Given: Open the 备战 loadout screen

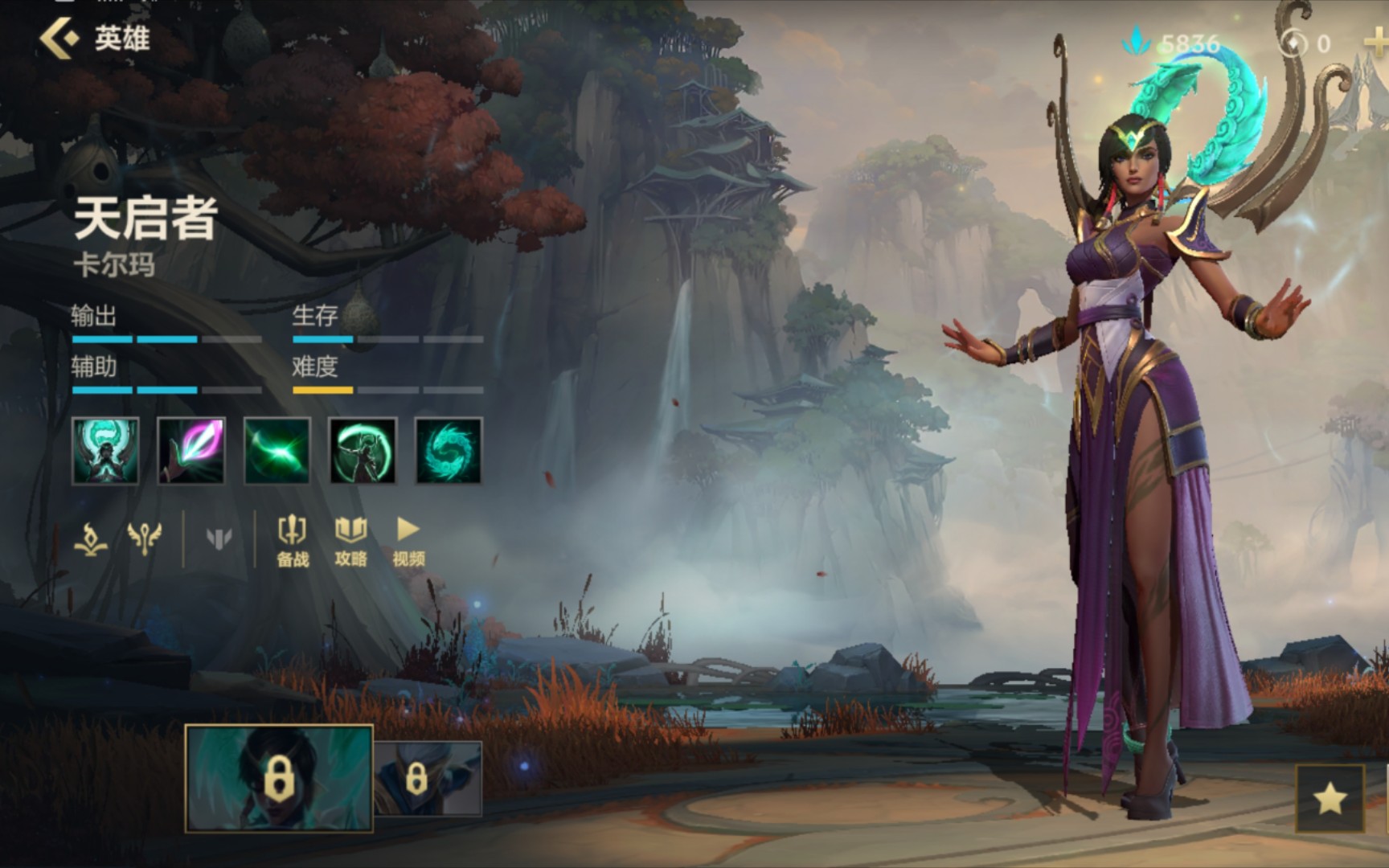Looking at the screenshot, I should click(x=293, y=541).
